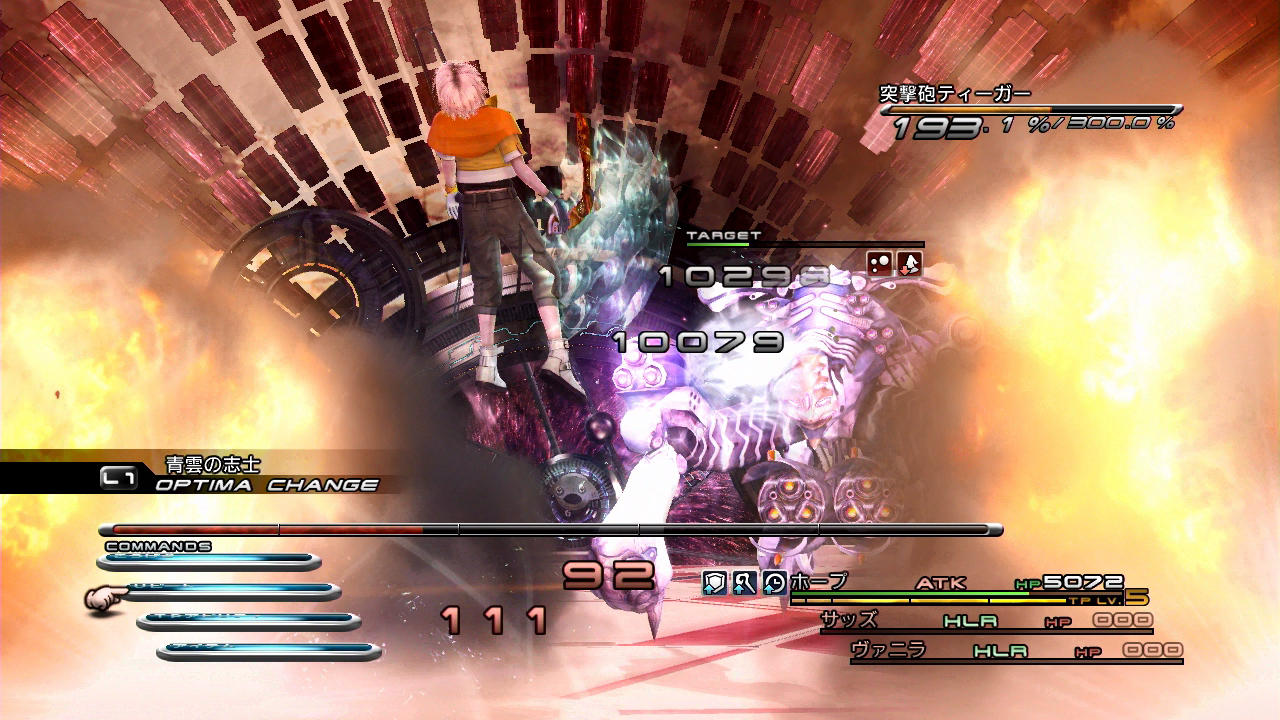Select the third command bar in the list

pos(249,622)
